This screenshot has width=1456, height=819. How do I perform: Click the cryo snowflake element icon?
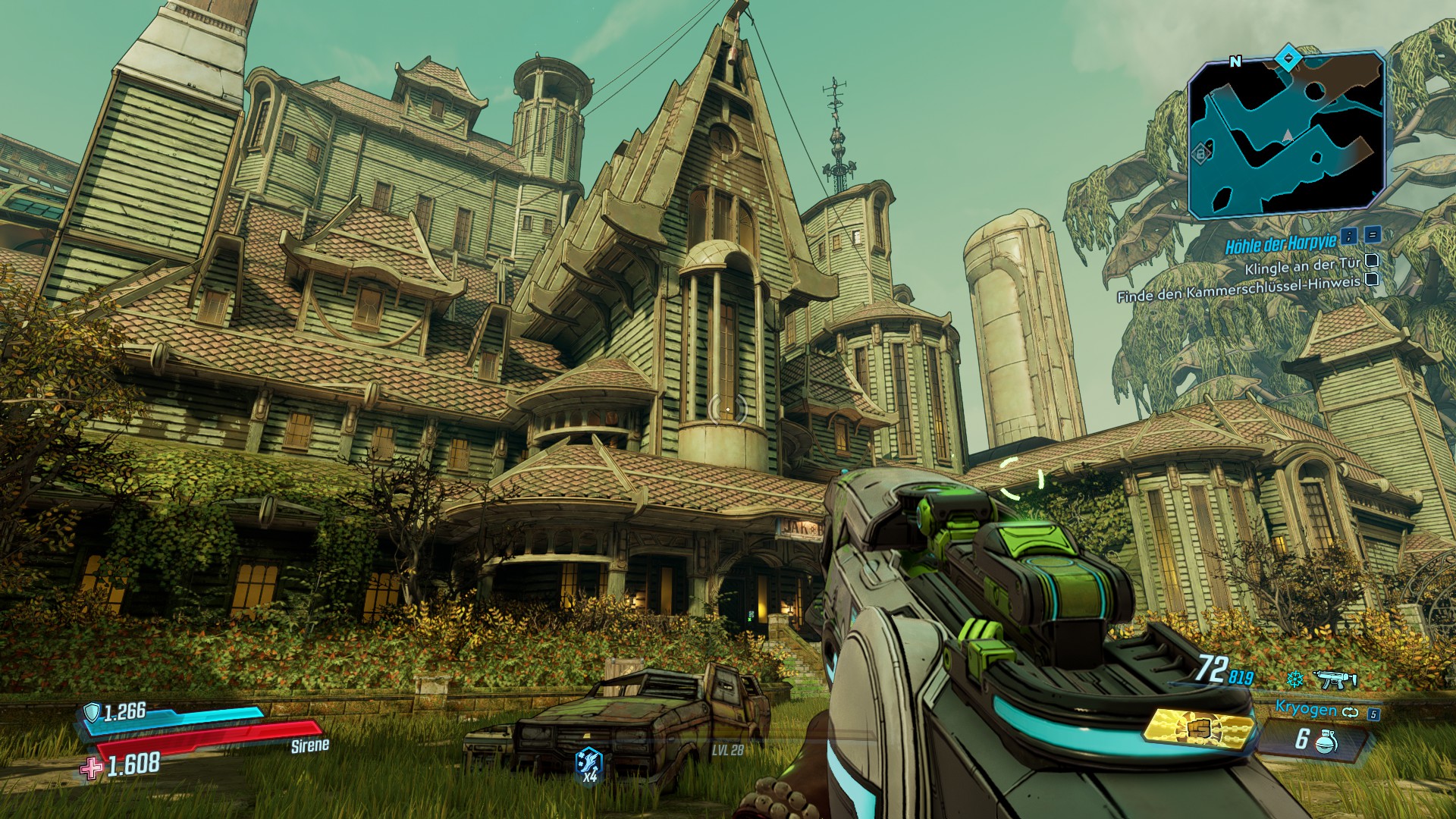coord(1294,676)
